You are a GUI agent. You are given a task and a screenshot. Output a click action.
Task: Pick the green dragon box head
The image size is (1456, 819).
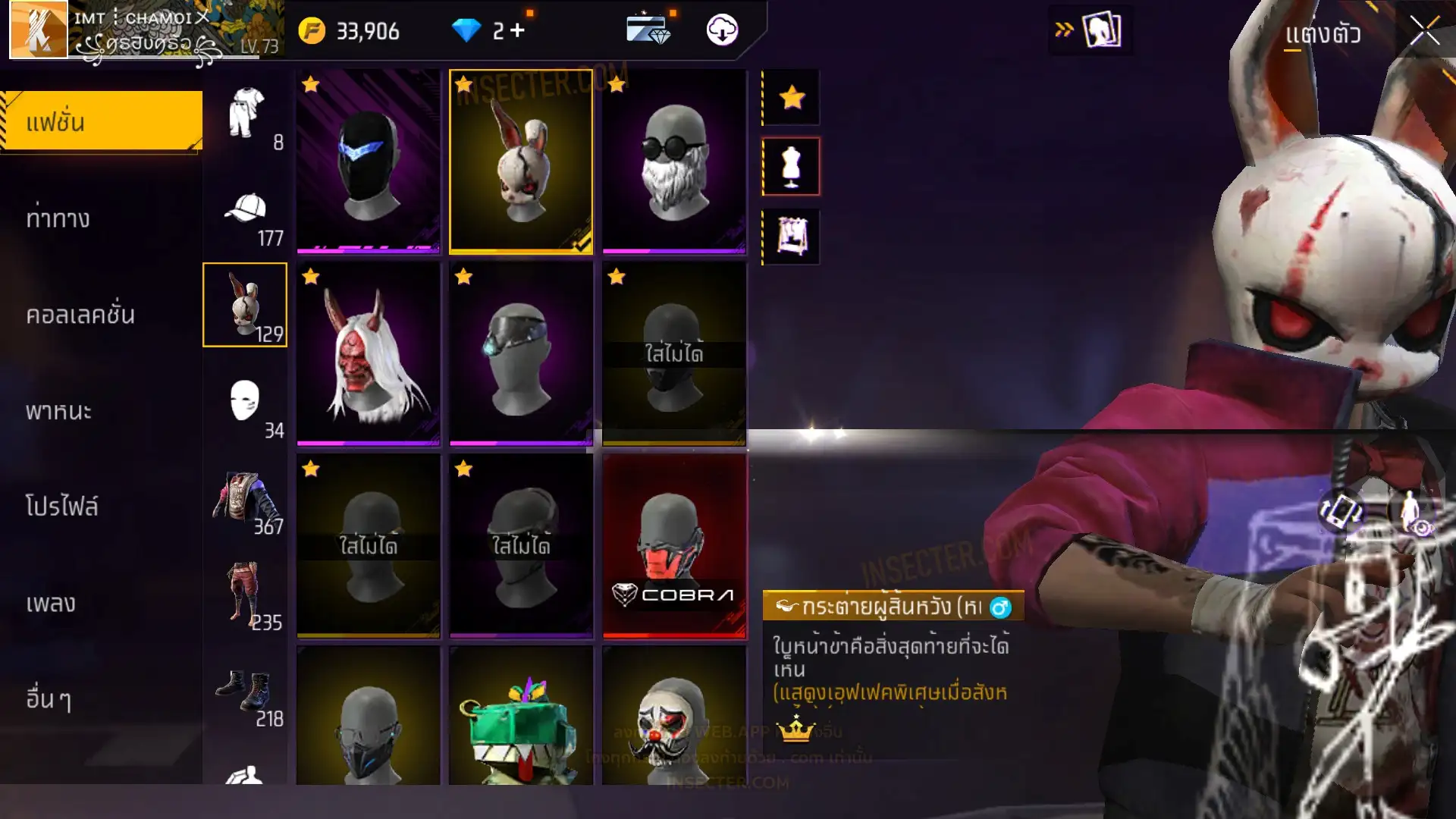click(521, 717)
